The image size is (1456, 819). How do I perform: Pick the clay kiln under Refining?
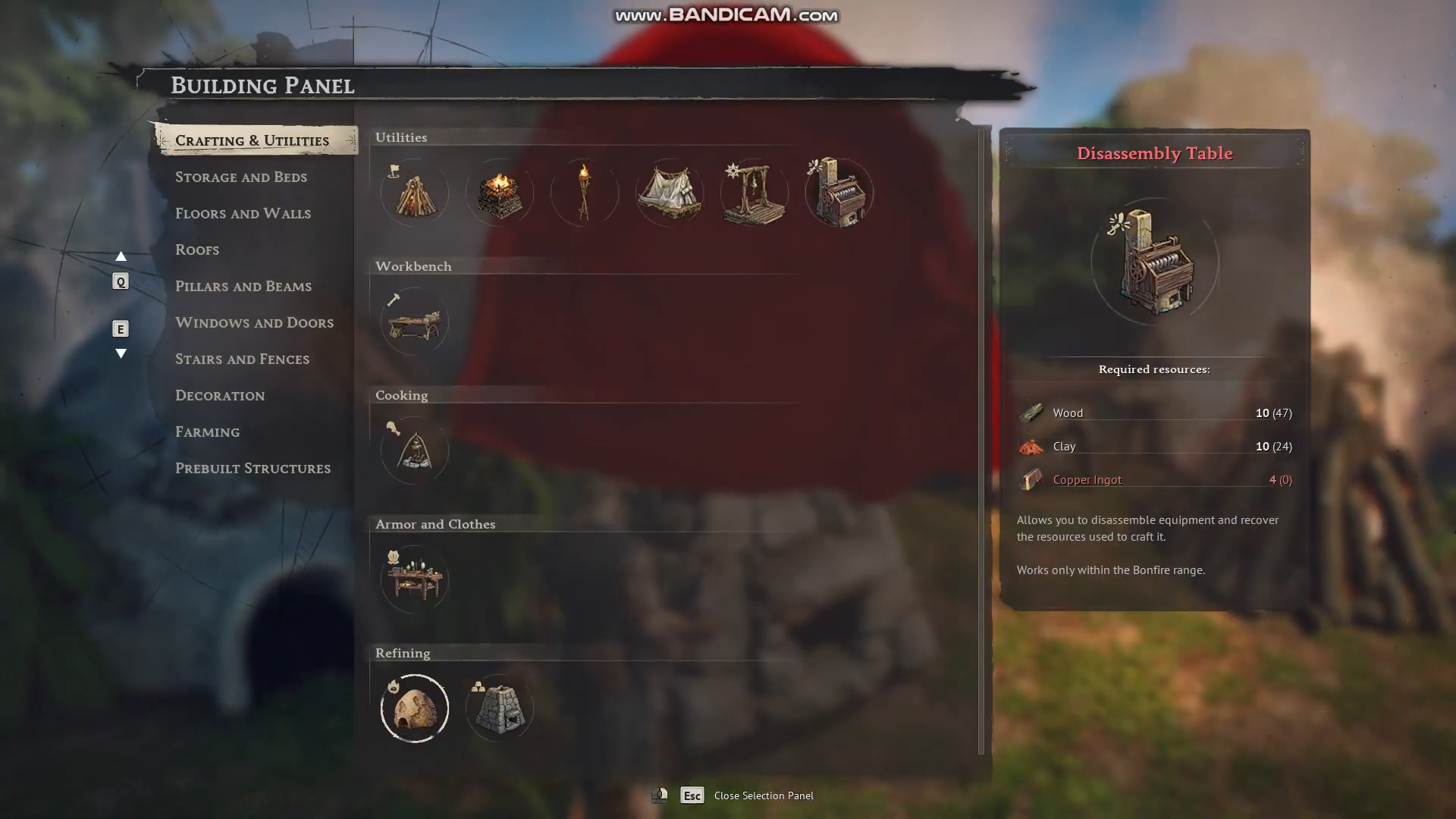pos(415,708)
